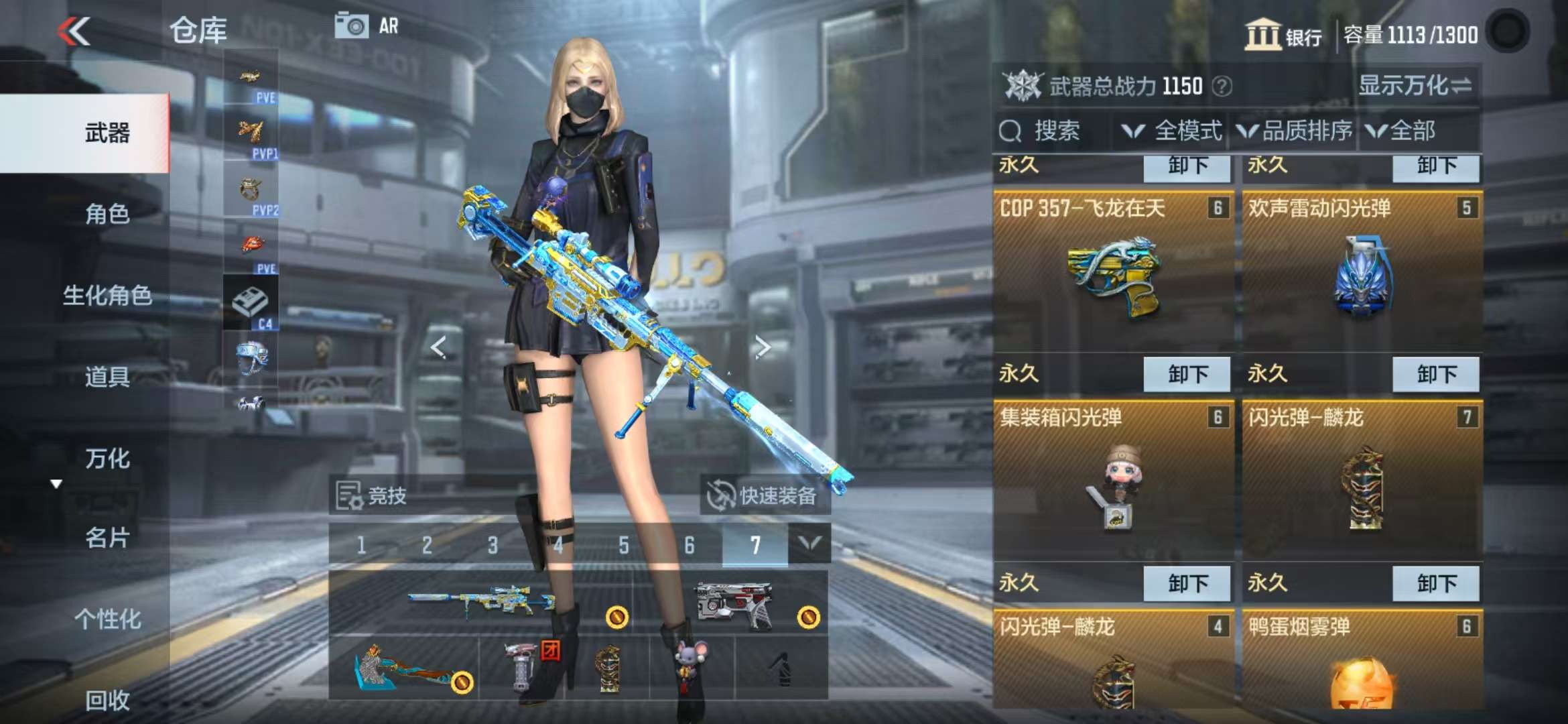Switch to the 生化角色 tab
The height and width of the screenshot is (724, 1568).
(x=107, y=296)
